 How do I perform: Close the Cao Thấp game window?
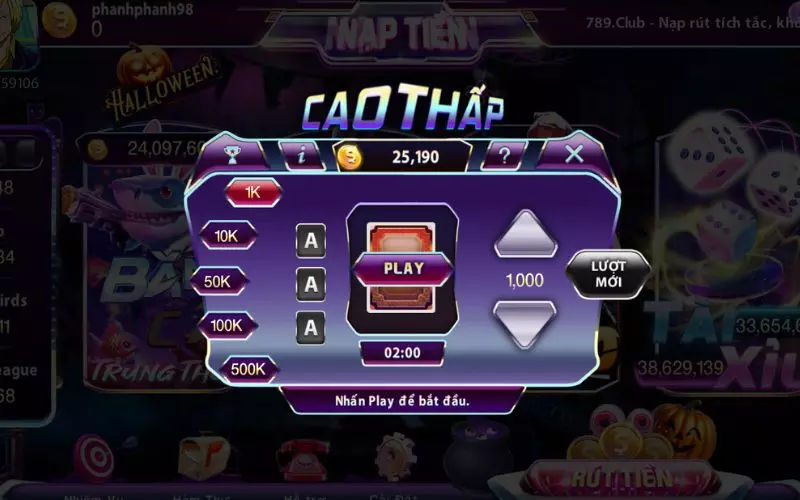tap(574, 154)
